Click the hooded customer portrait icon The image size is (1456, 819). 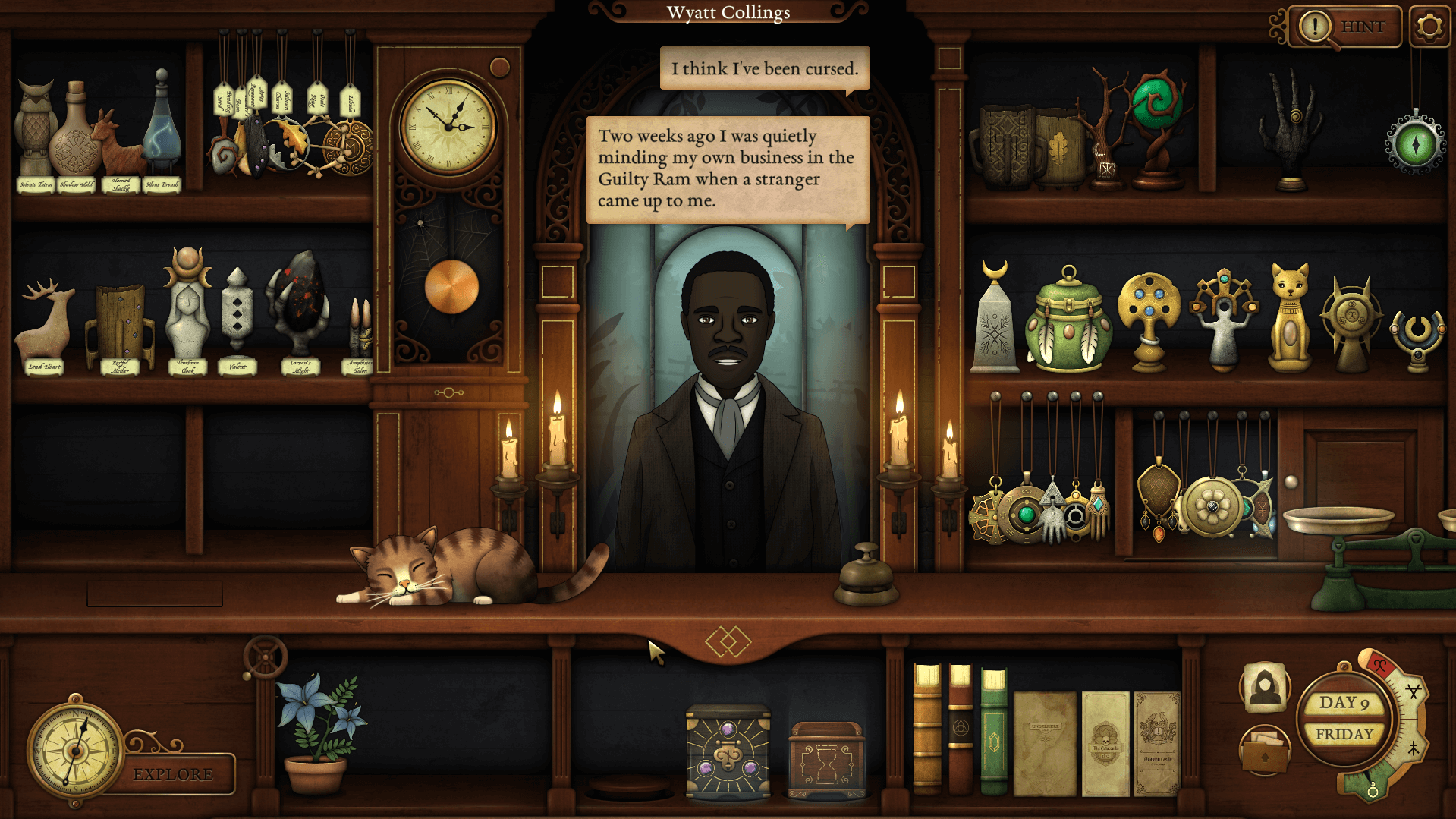(1266, 689)
